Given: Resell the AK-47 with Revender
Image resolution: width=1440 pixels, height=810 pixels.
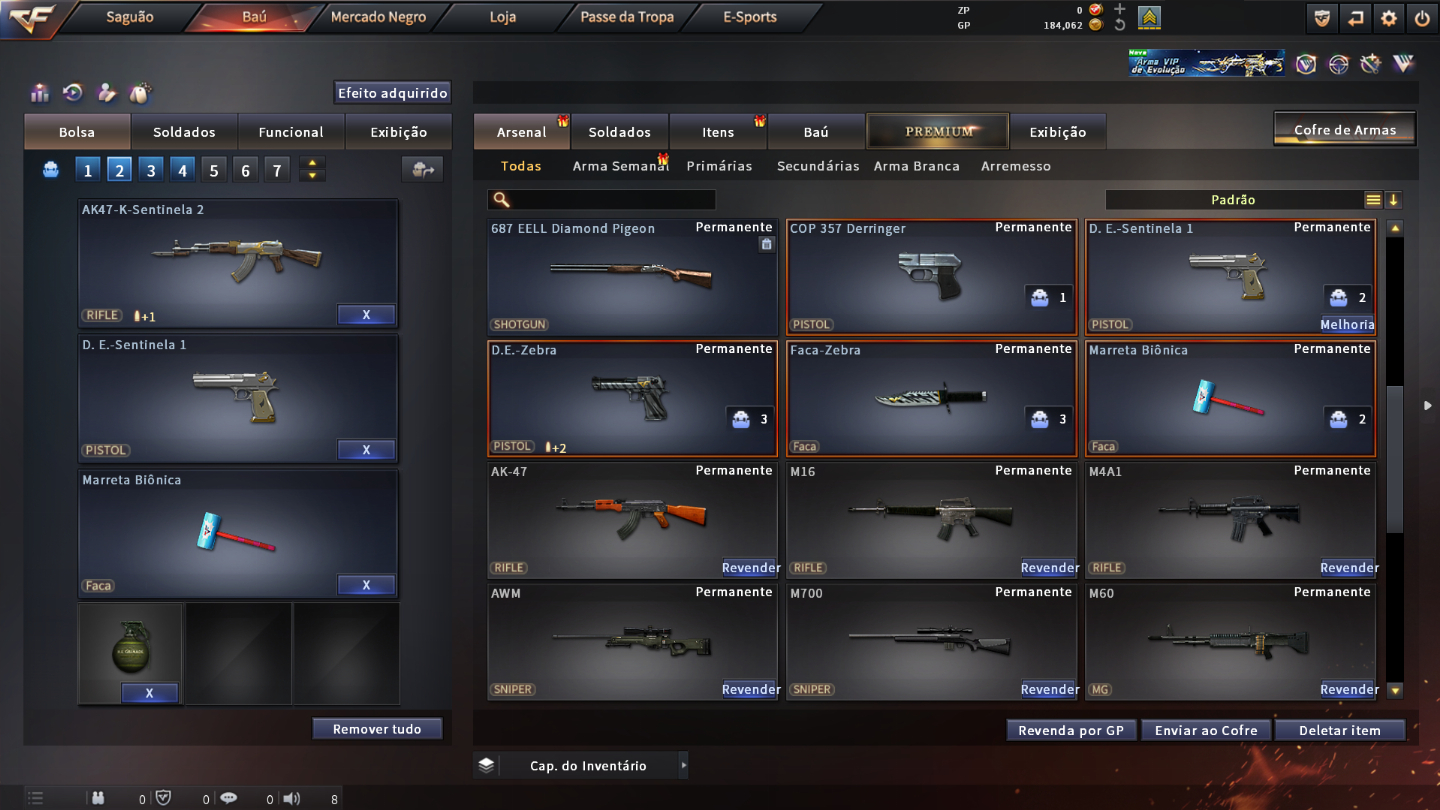Looking at the screenshot, I should (x=750, y=568).
